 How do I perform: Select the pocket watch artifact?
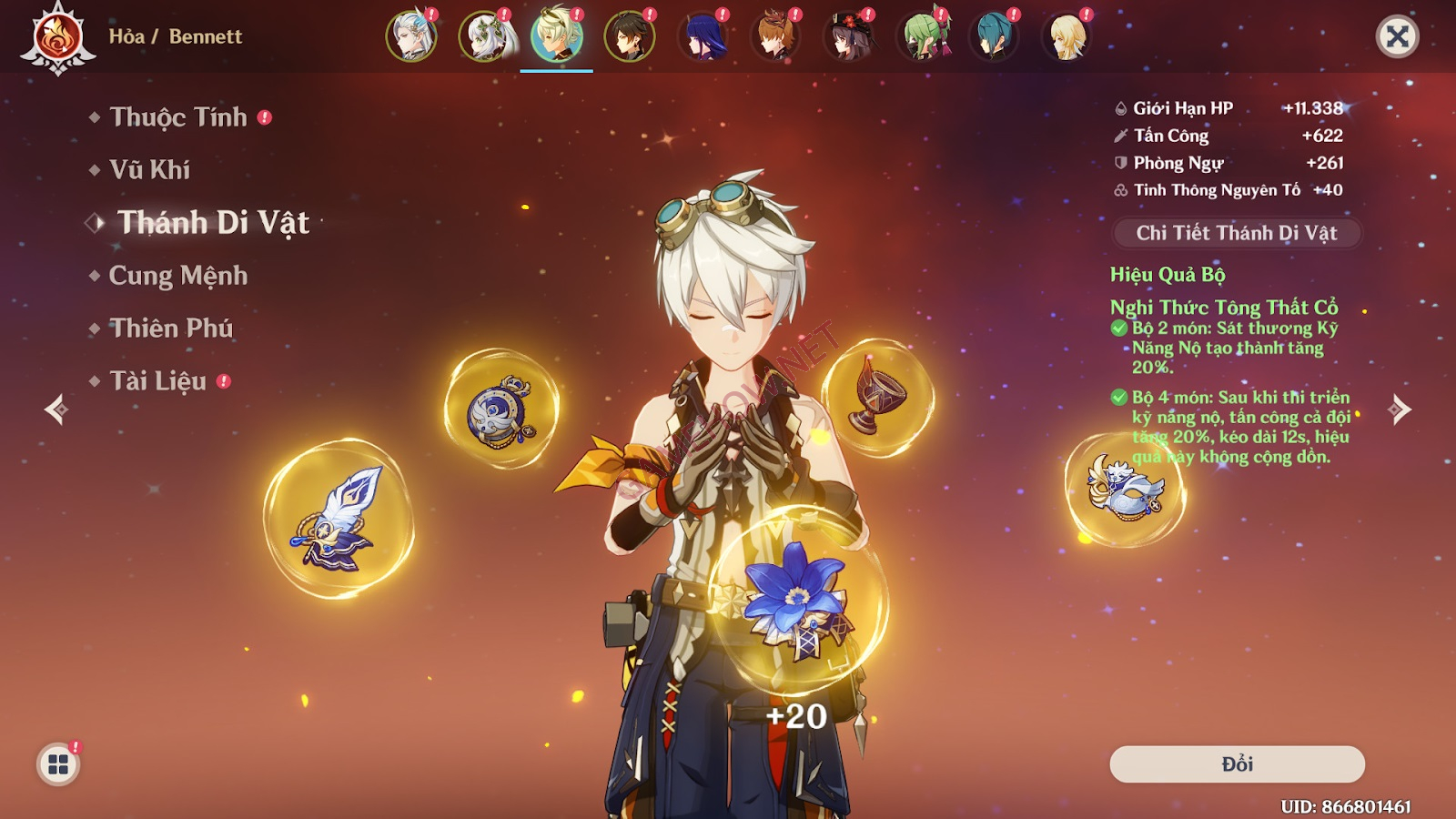[x=500, y=409]
